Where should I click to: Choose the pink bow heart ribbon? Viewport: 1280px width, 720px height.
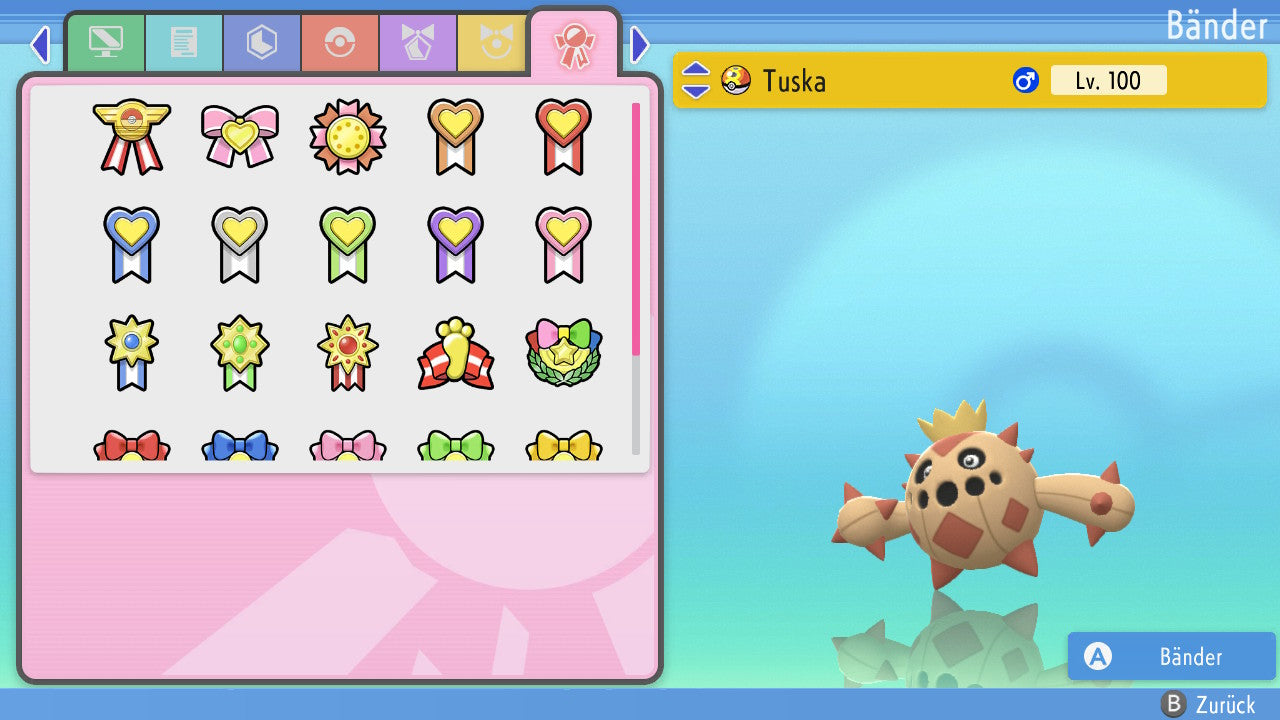[x=240, y=136]
